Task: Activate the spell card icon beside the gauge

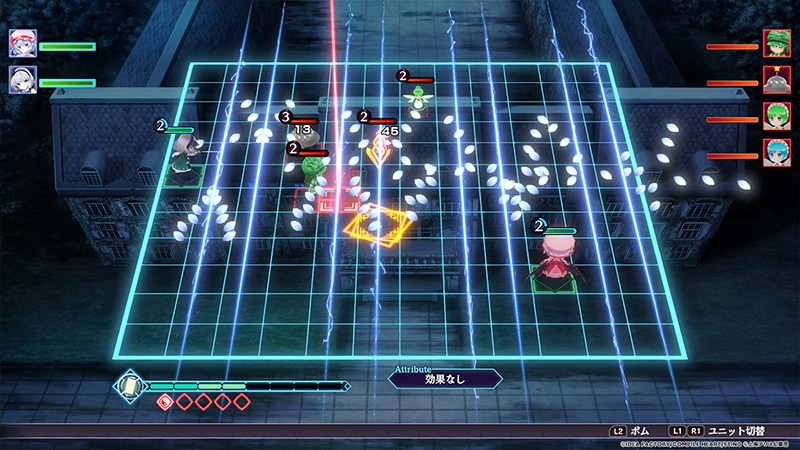Action: click(x=130, y=385)
